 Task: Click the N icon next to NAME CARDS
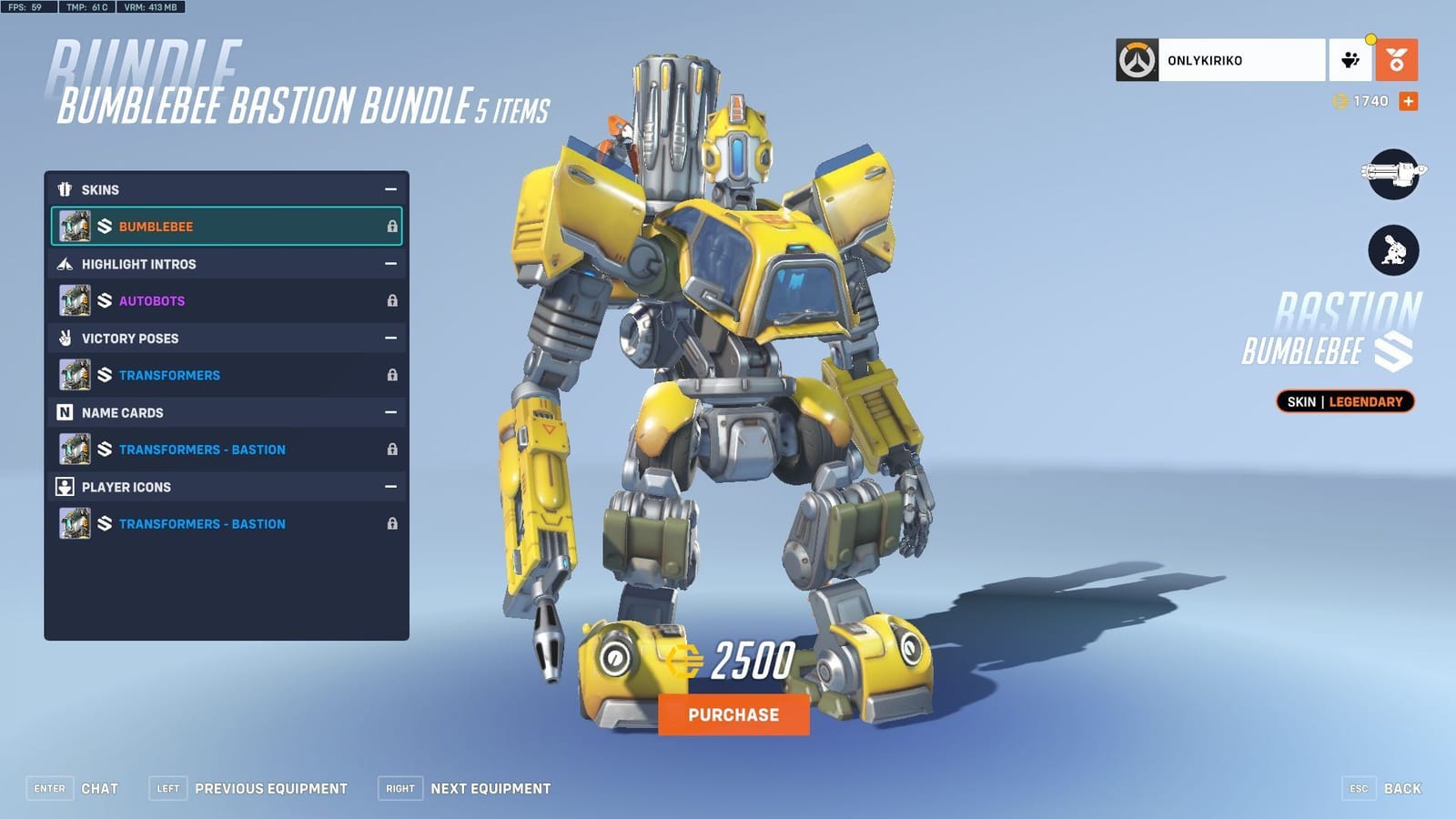point(64,412)
